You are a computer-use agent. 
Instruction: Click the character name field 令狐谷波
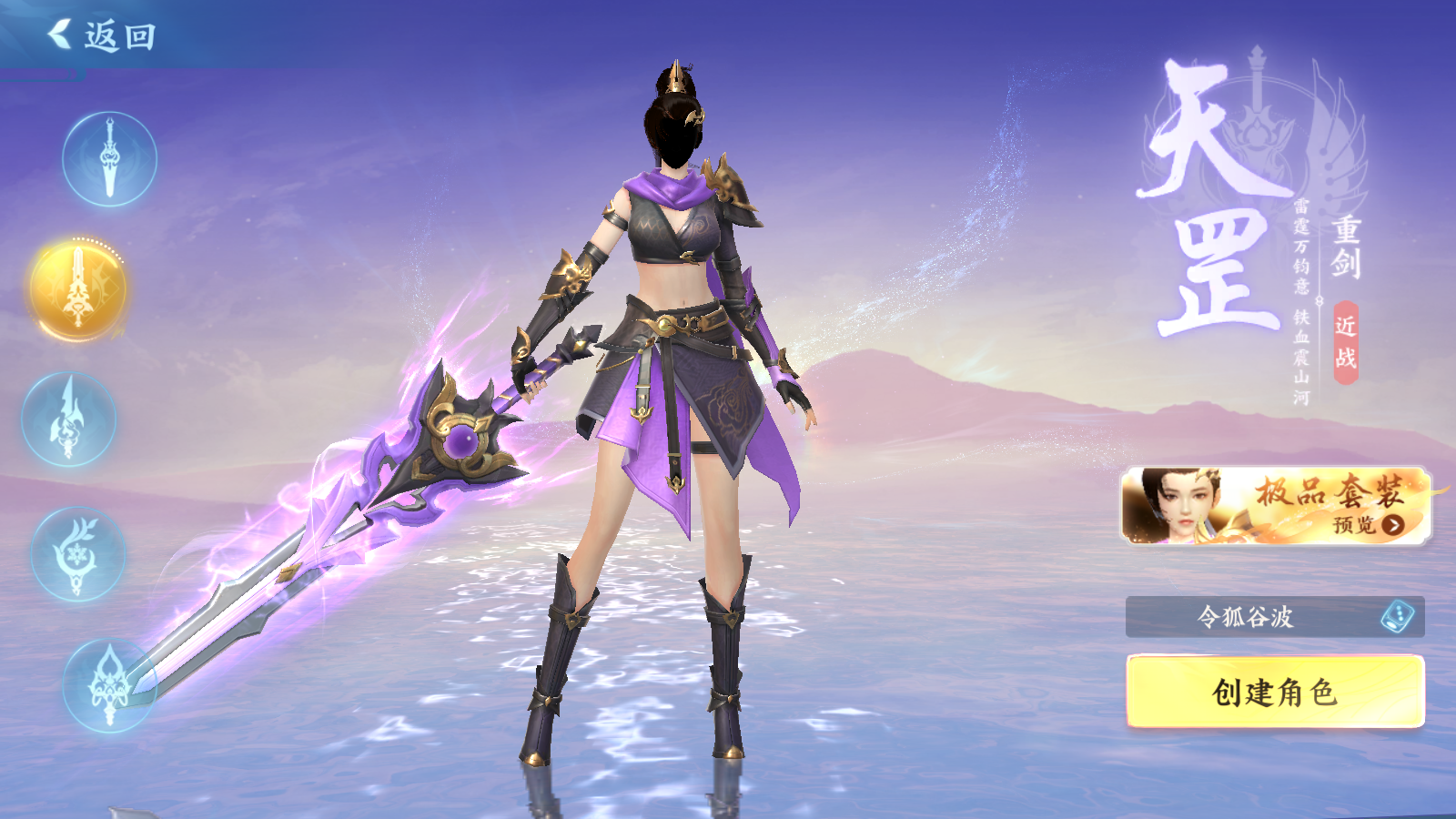tap(1245, 617)
